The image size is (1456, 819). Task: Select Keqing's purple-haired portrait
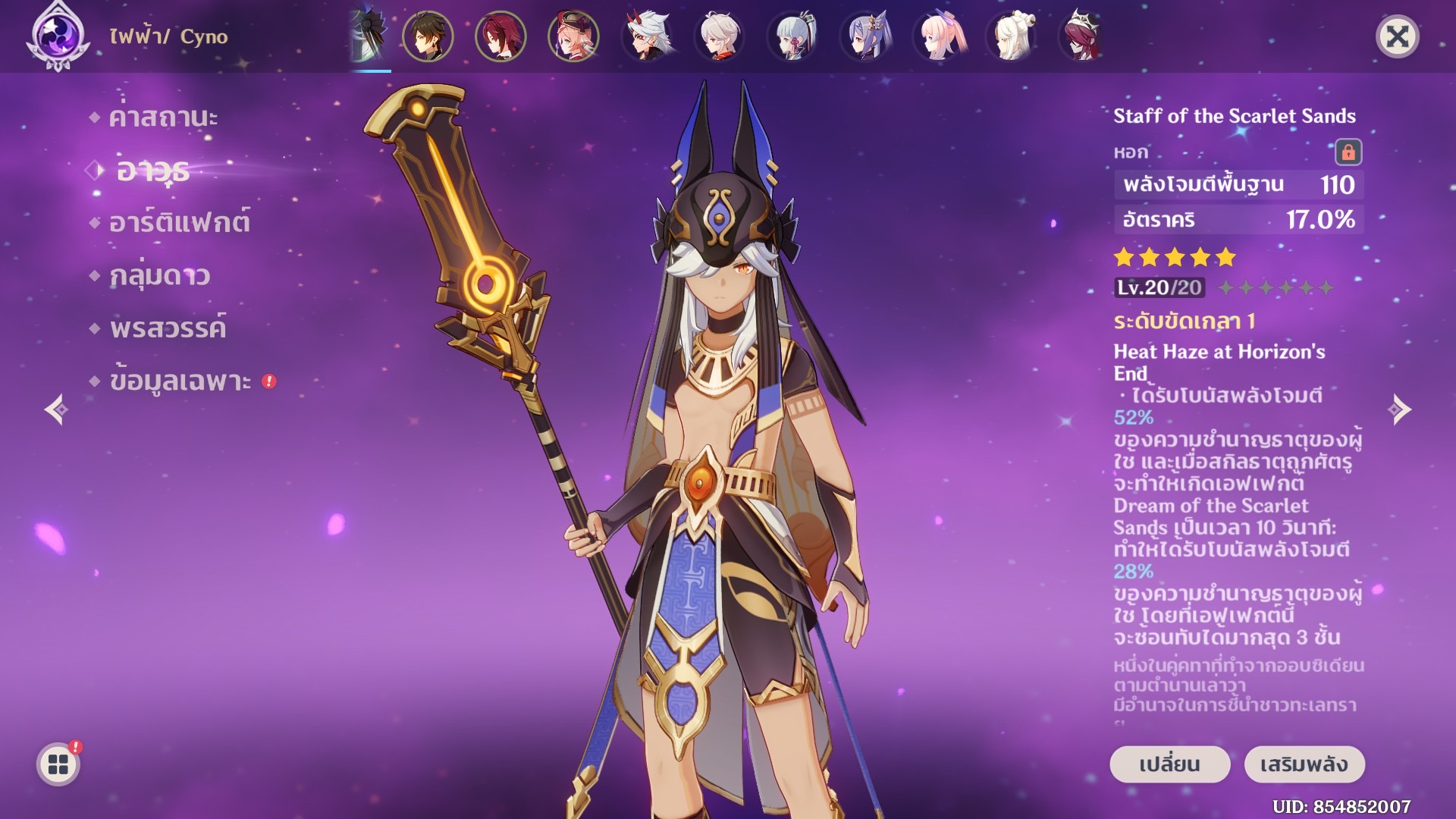pyautogui.click(x=864, y=36)
